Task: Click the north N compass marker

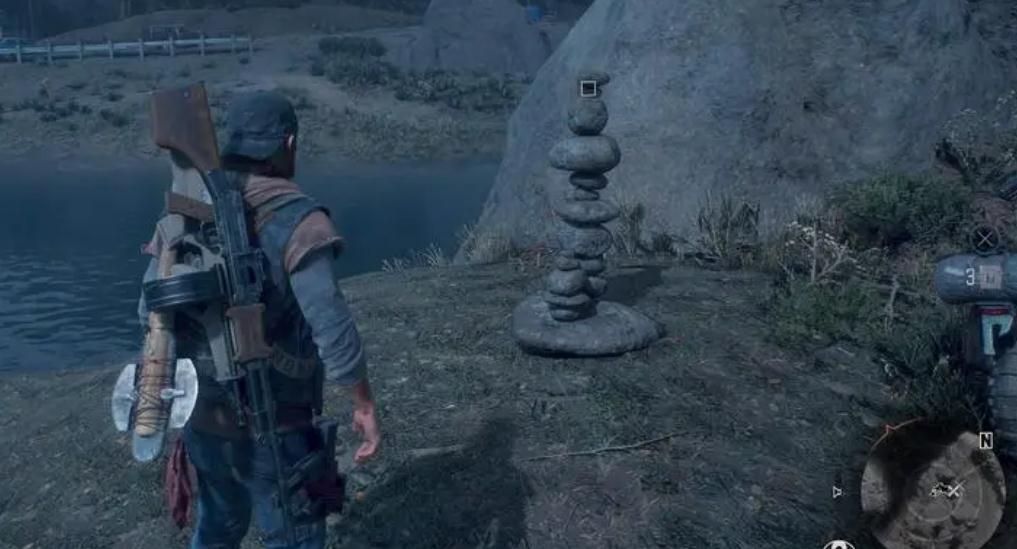Action: point(986,441)
